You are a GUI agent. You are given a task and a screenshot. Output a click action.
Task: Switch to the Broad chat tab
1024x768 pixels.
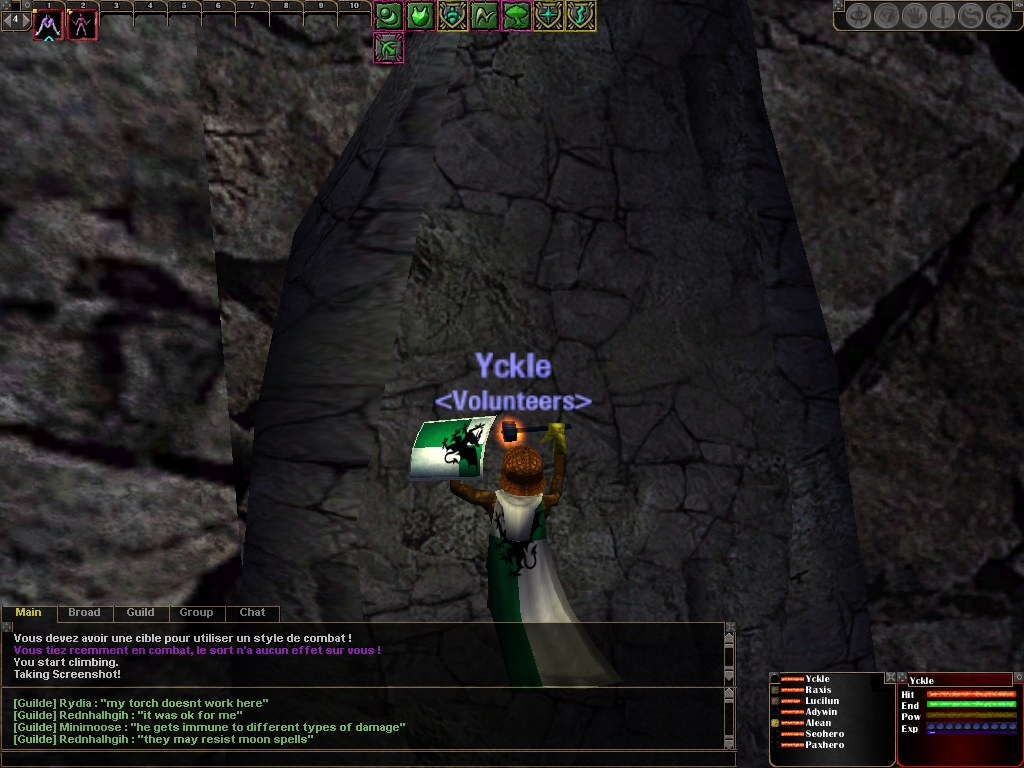84,612
